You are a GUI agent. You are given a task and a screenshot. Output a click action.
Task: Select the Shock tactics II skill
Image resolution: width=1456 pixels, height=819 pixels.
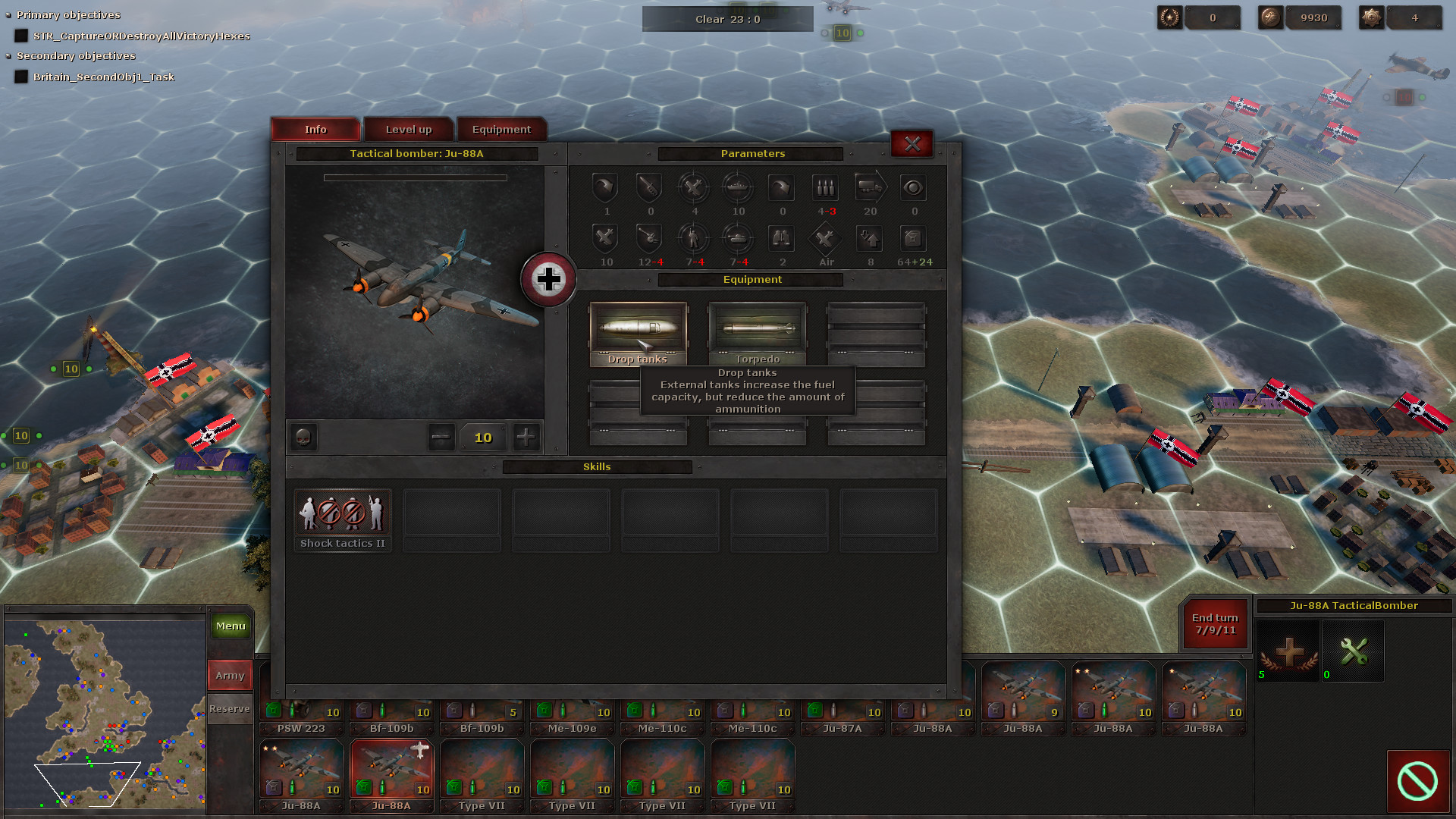(342, 514)
